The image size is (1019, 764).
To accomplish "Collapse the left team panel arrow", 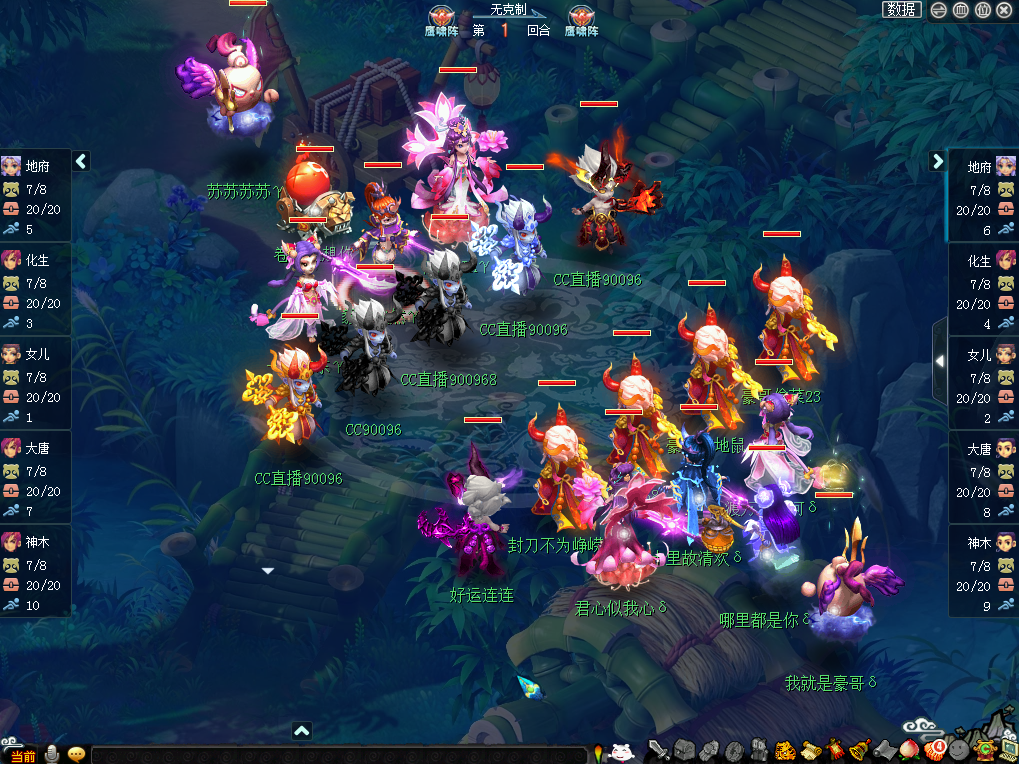I will click(81, 161).
